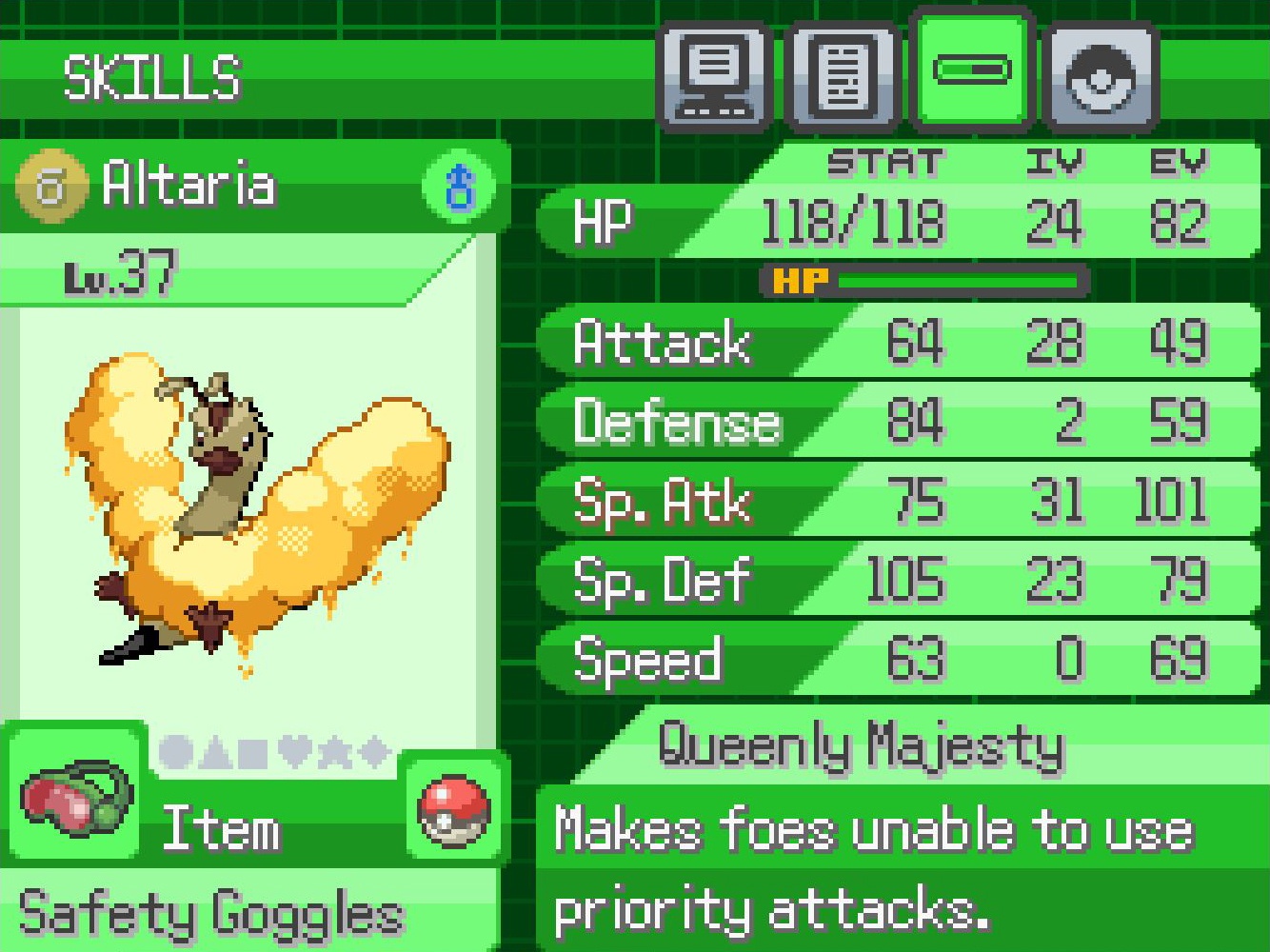Click the row of marking symbols

tap(274, 752)
